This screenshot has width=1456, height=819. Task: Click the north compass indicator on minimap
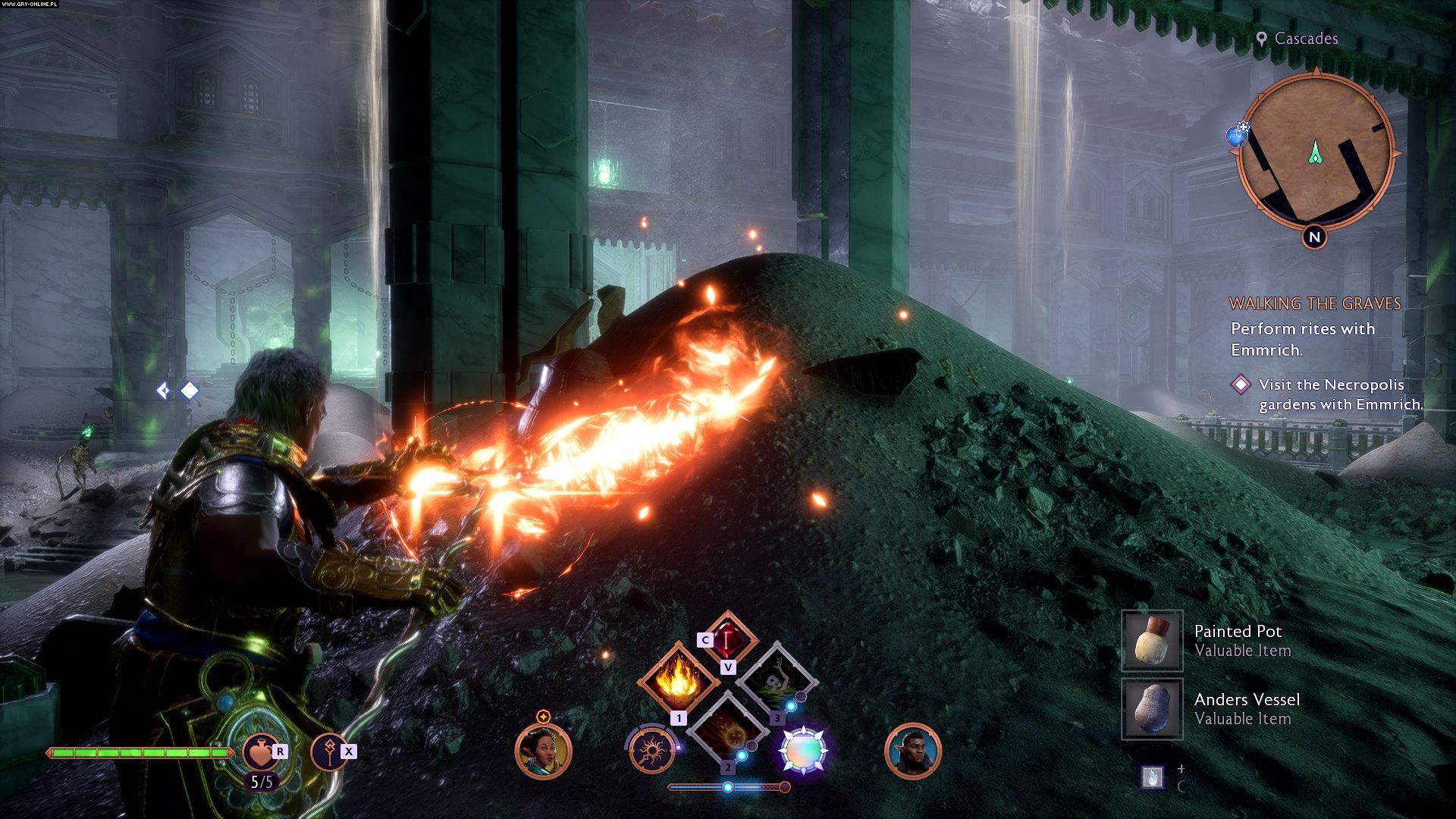1315,237
